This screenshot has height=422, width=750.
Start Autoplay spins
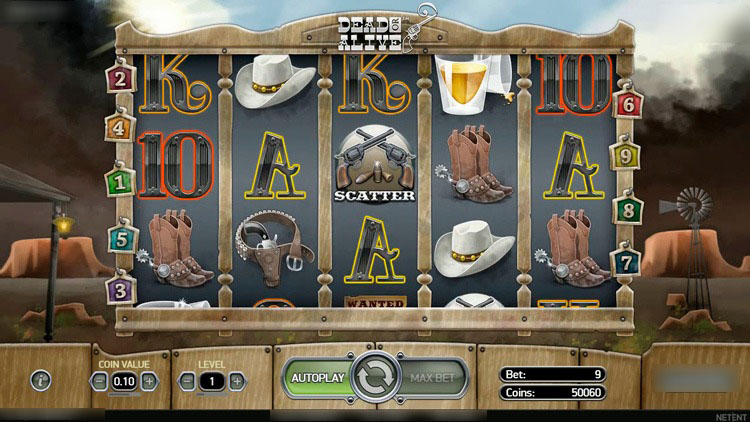pos(317,379)
